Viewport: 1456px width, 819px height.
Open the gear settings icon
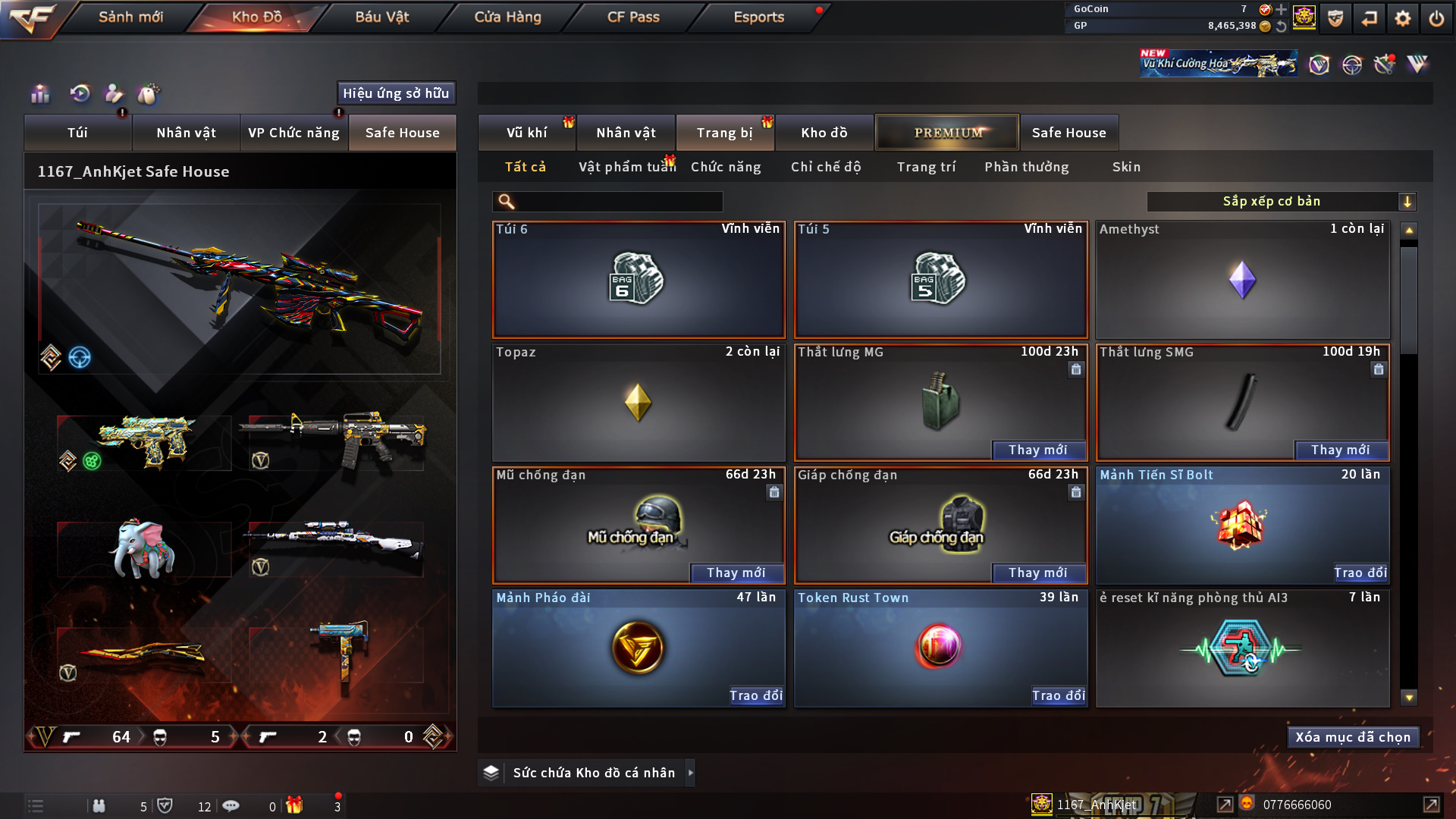point(1403,18)
